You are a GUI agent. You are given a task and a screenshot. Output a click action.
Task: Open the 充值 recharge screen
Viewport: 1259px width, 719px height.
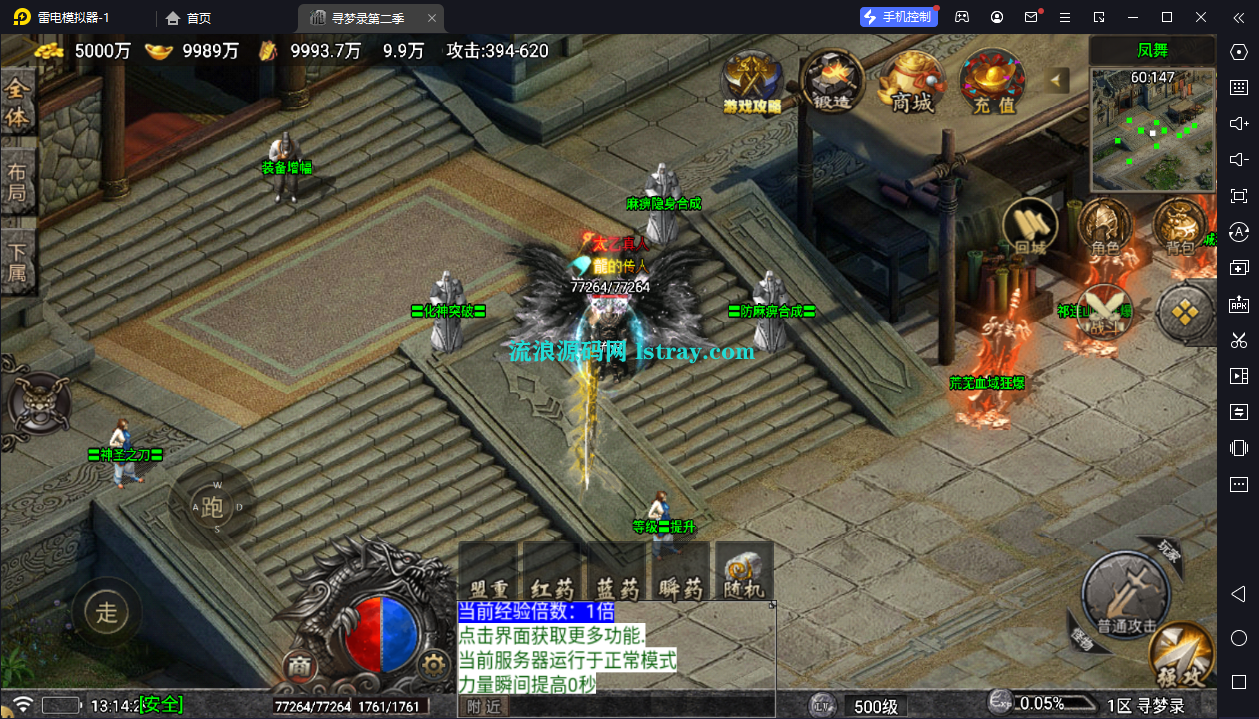click(993, 82)
